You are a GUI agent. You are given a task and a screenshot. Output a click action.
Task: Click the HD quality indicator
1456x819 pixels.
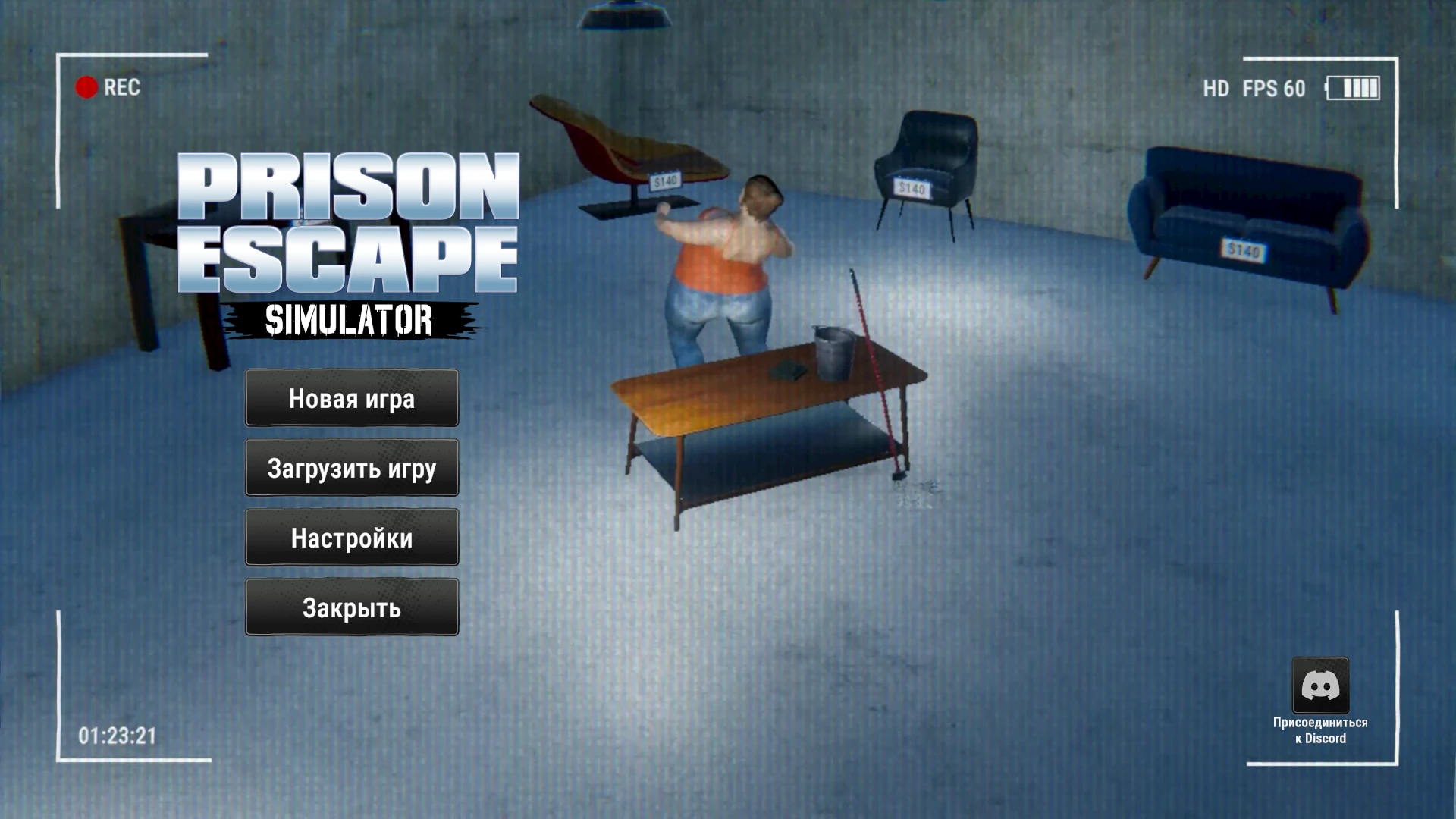point(1217,89)
